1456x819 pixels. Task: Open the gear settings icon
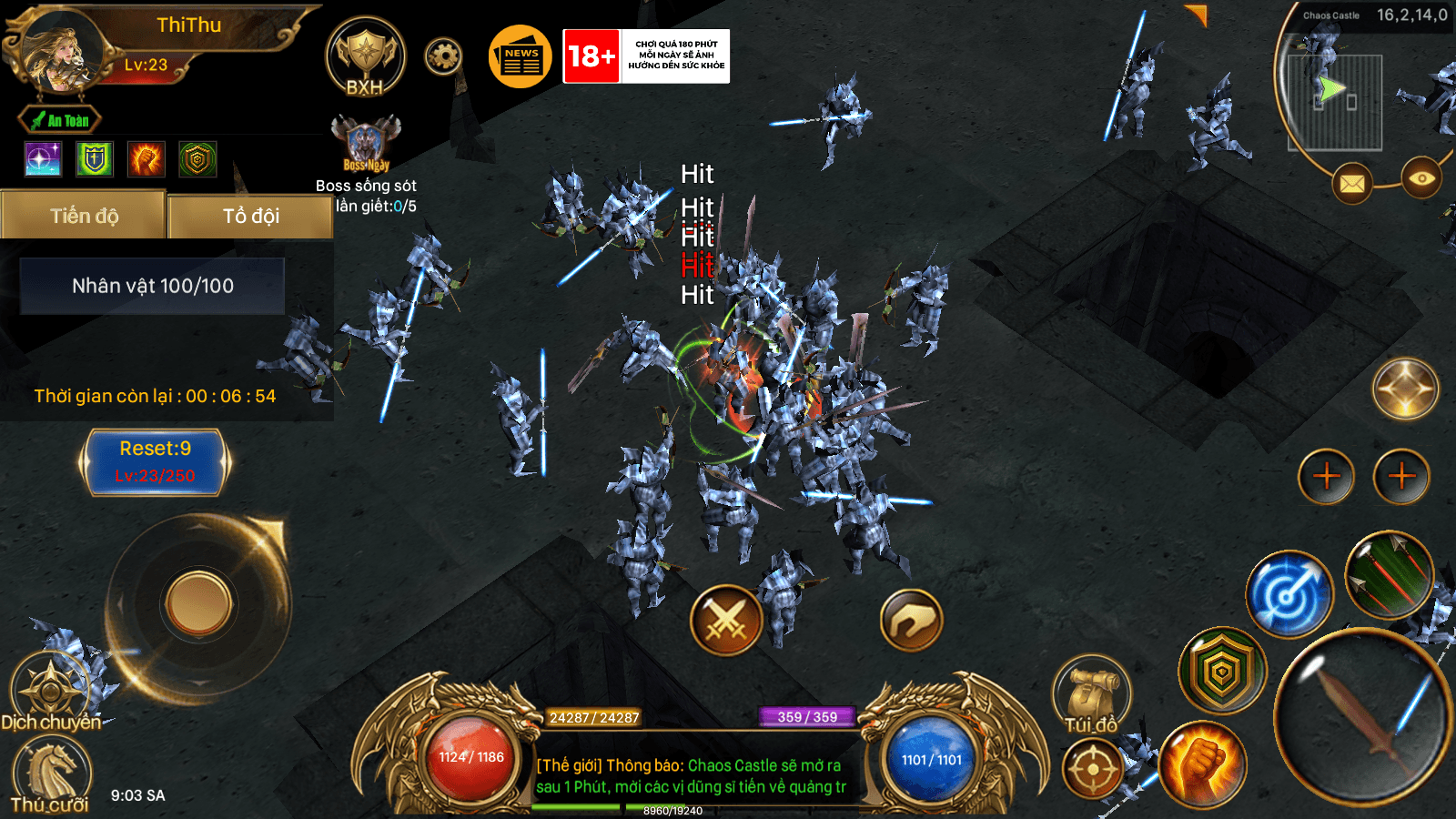[x=443, y=56]
